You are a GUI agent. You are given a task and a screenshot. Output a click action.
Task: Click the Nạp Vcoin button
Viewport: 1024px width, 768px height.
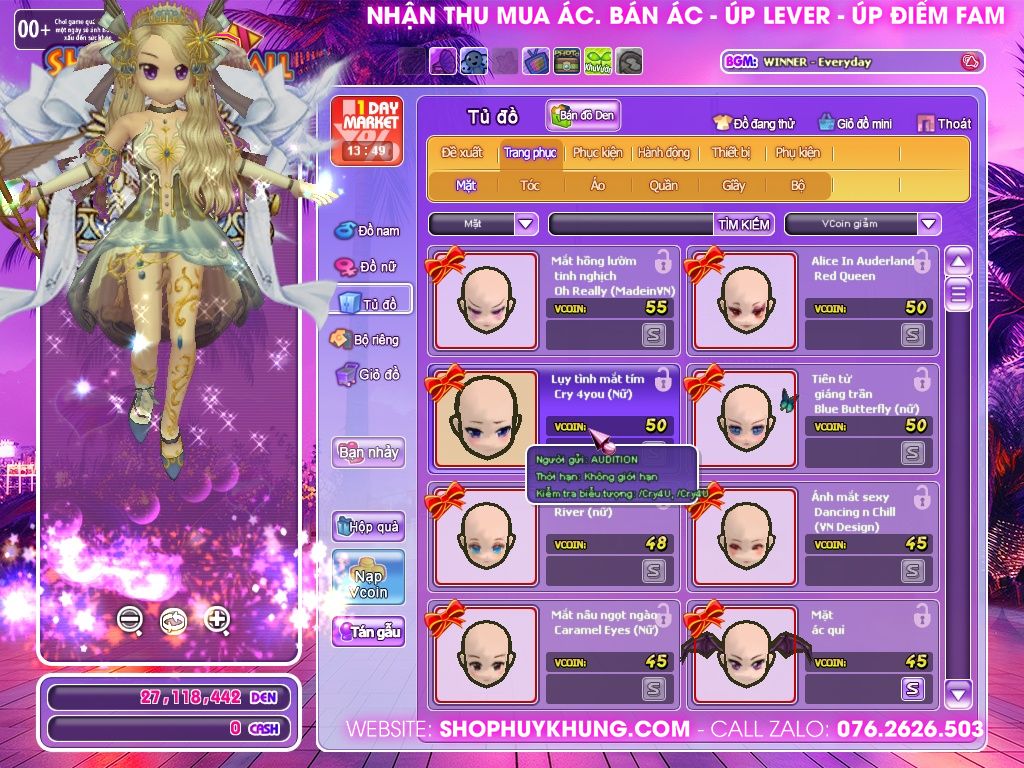point(369,577)
